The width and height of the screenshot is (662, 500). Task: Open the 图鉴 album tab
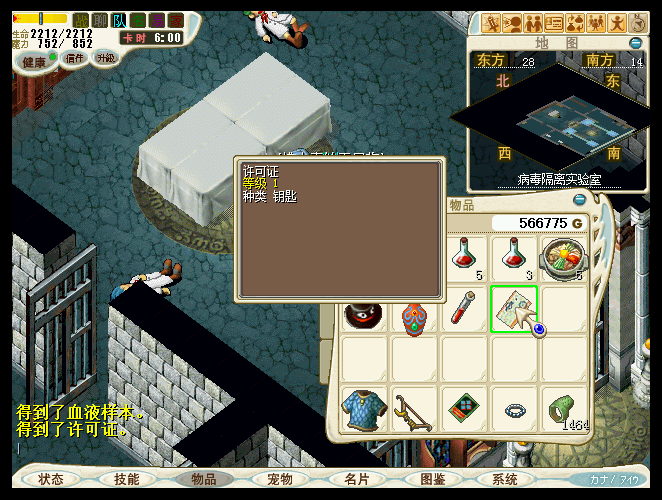coord(433,479)
